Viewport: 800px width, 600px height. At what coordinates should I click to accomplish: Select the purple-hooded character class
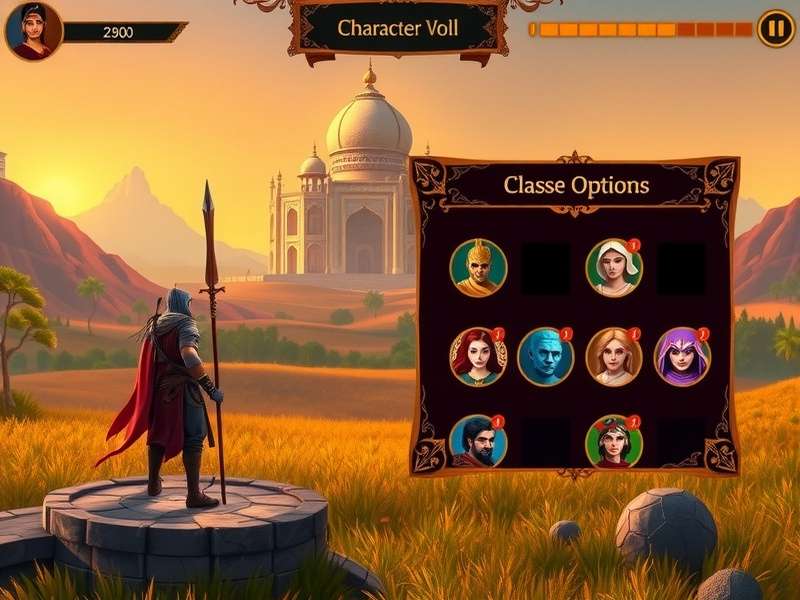point(682,357)
